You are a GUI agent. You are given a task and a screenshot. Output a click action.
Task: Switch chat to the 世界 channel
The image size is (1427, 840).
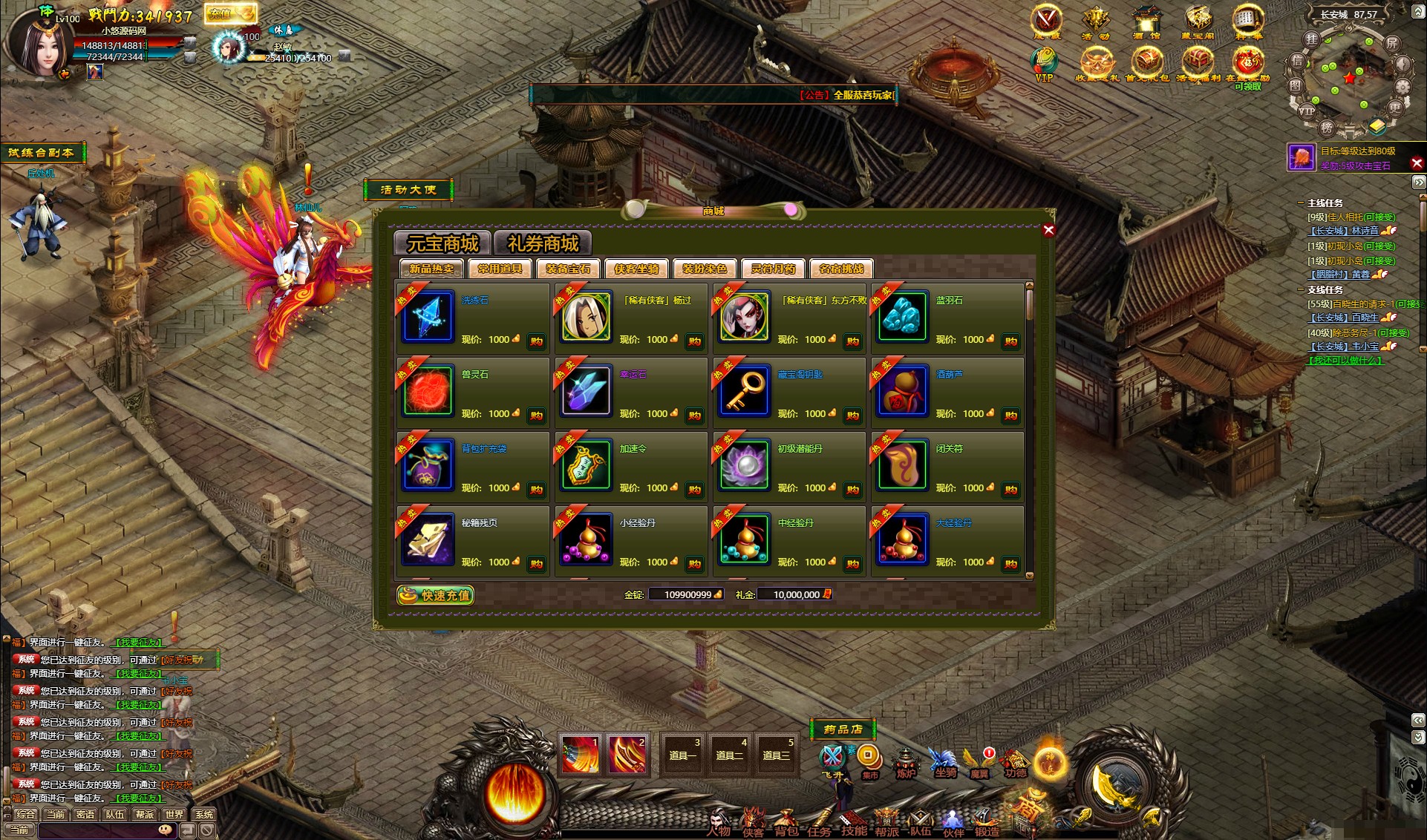(174, 814)
